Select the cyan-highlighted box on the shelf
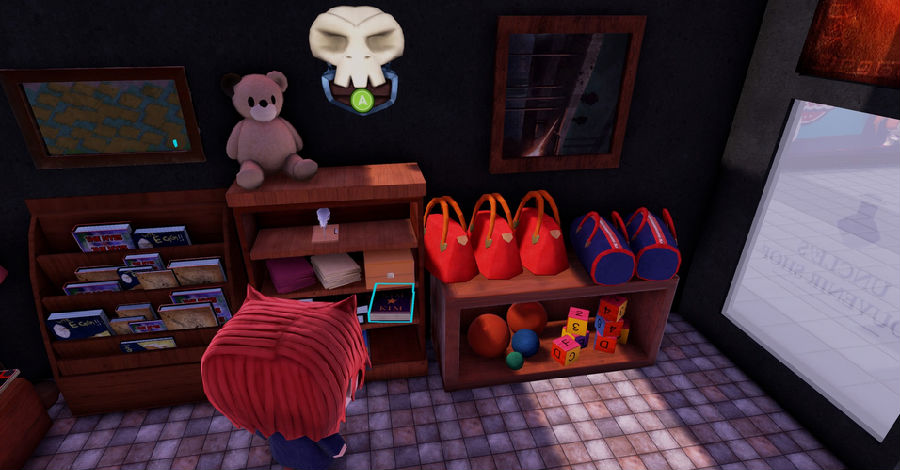This screenshot has width=900, height=470. 391,302
